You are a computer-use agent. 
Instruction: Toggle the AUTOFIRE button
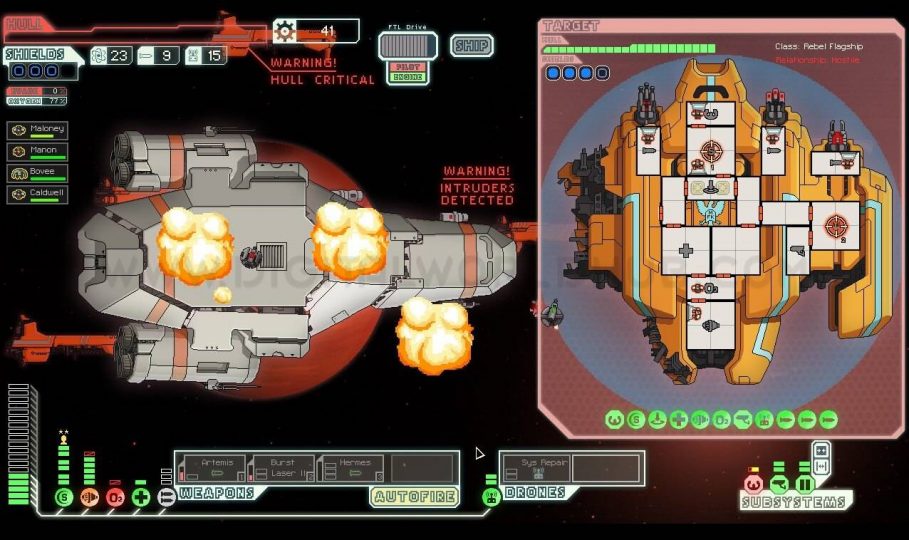[x=415, y=496]
